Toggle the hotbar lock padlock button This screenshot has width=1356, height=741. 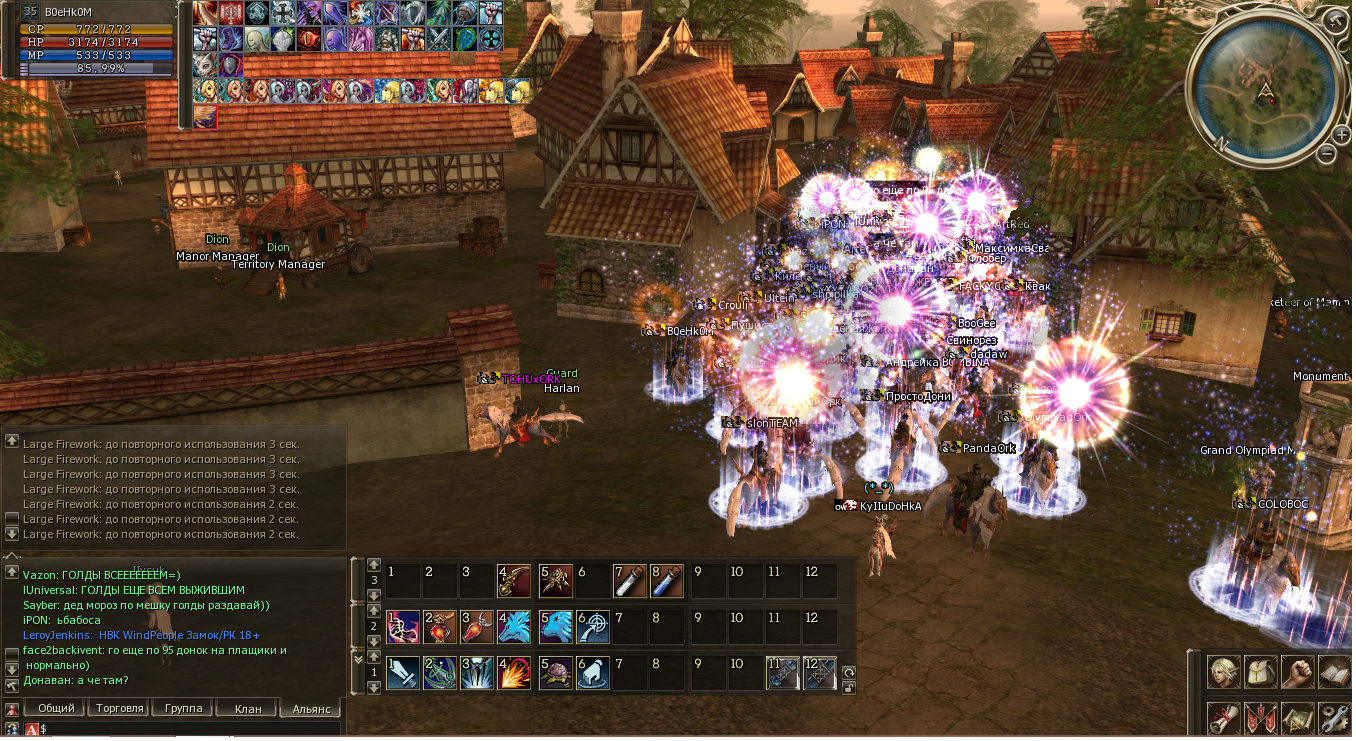848,688
